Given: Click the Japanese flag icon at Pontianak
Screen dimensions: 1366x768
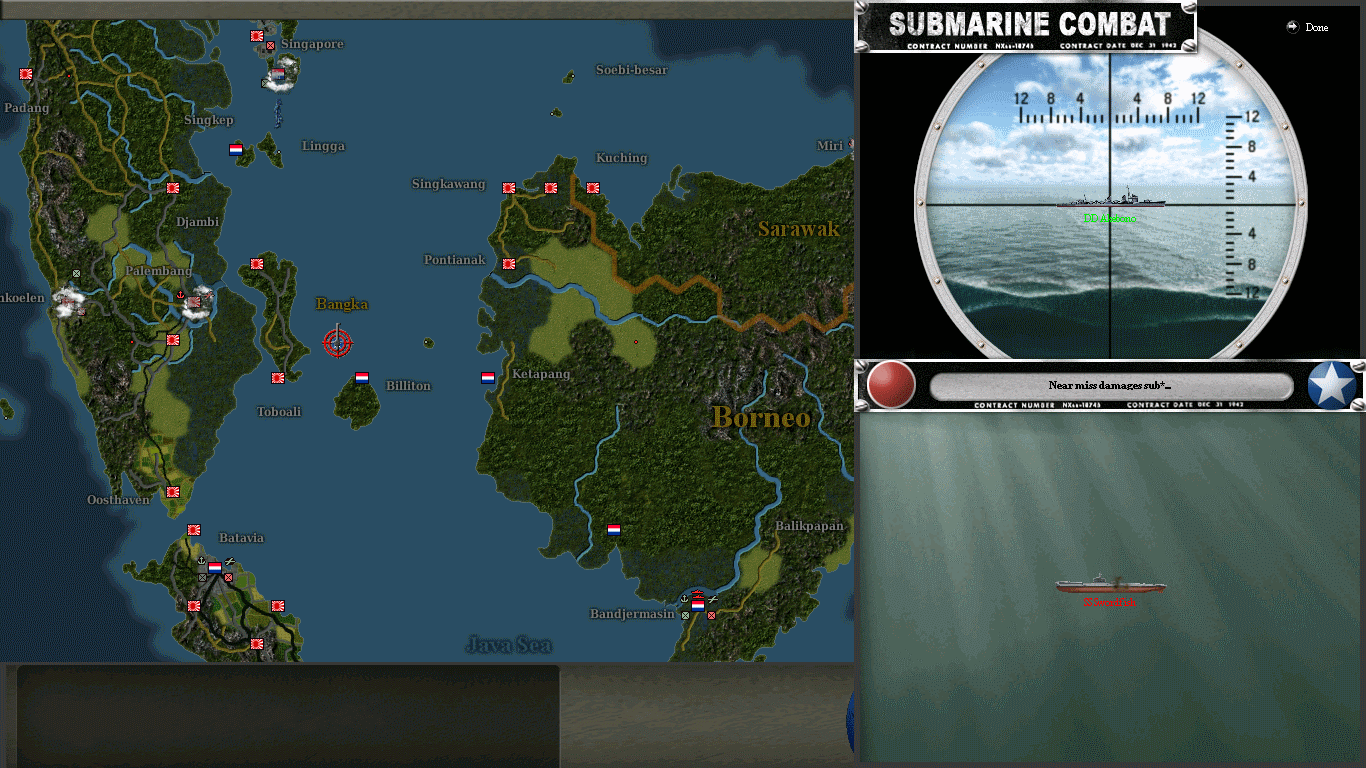Looking at the screenshot, I should click(508, 264).
